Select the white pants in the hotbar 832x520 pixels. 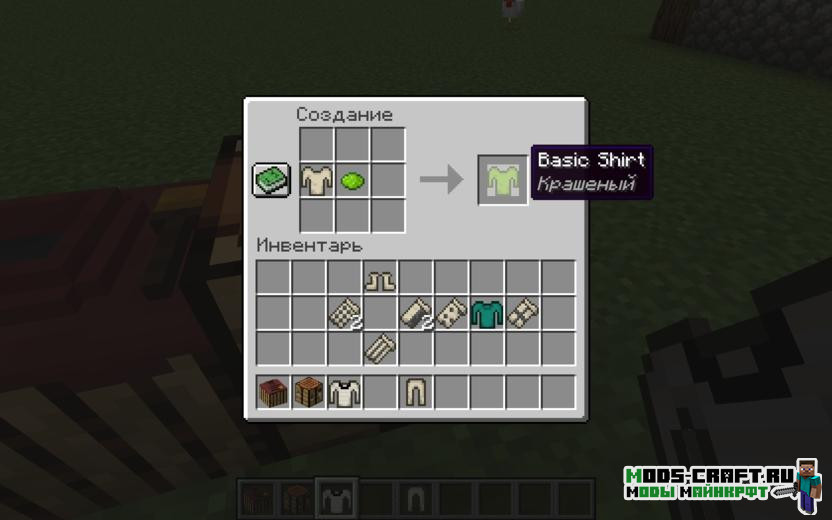[x=416, y=393]
